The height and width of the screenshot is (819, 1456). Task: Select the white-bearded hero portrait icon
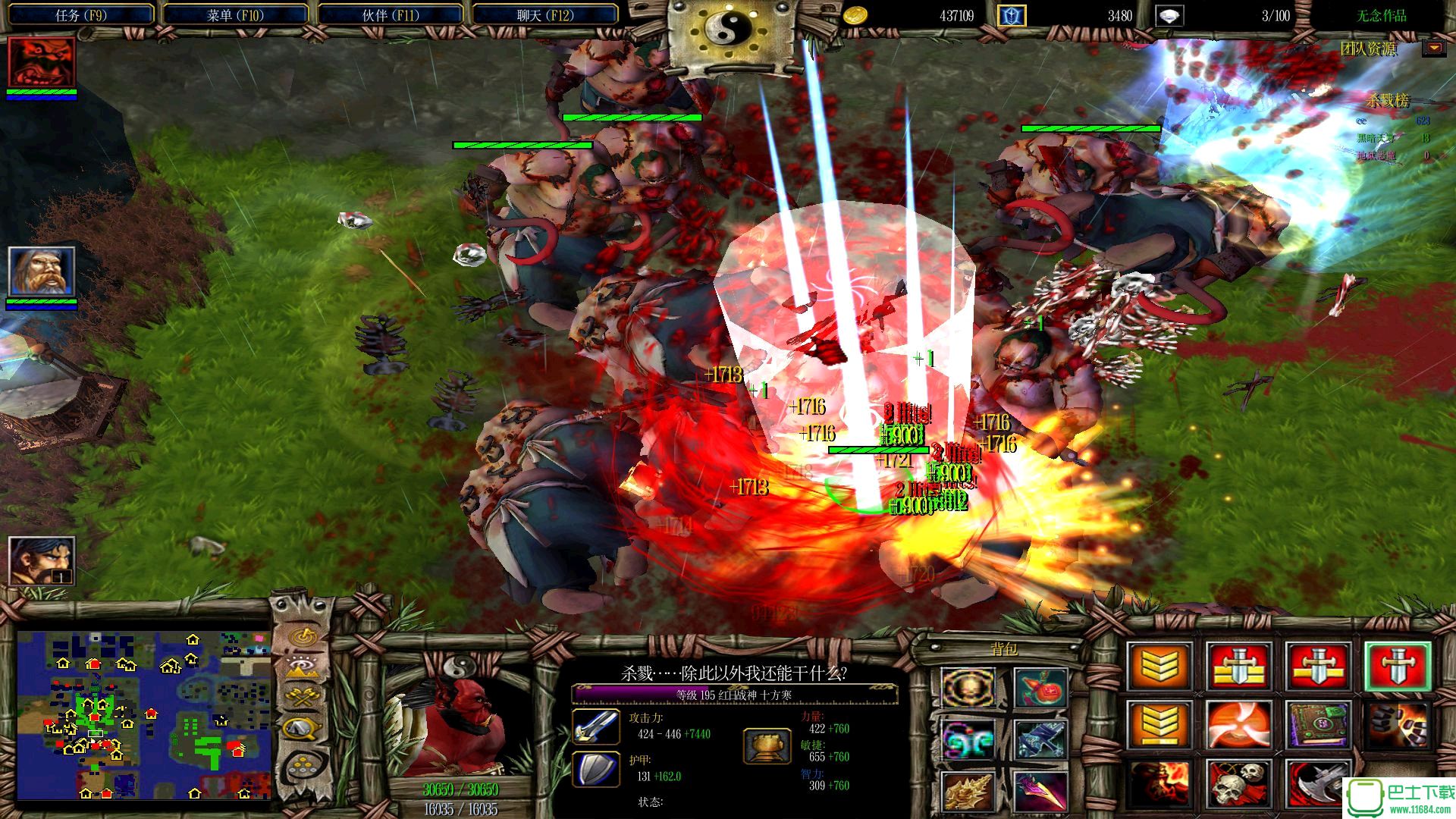pyautogui.click(x=42, y=271)
